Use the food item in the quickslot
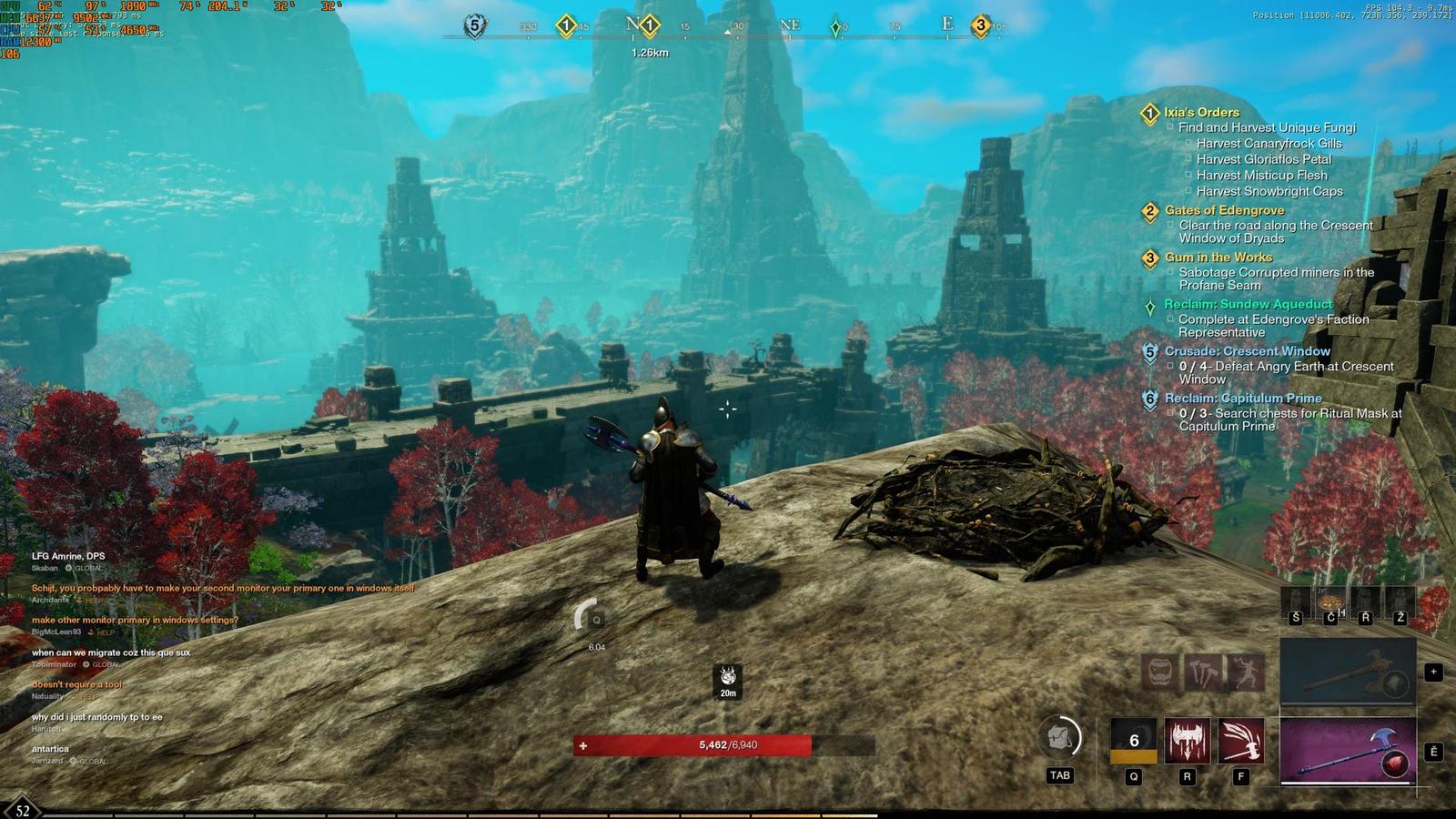Image resolution: width=1456 pixels, height=819 pixels. [1330, 602]
